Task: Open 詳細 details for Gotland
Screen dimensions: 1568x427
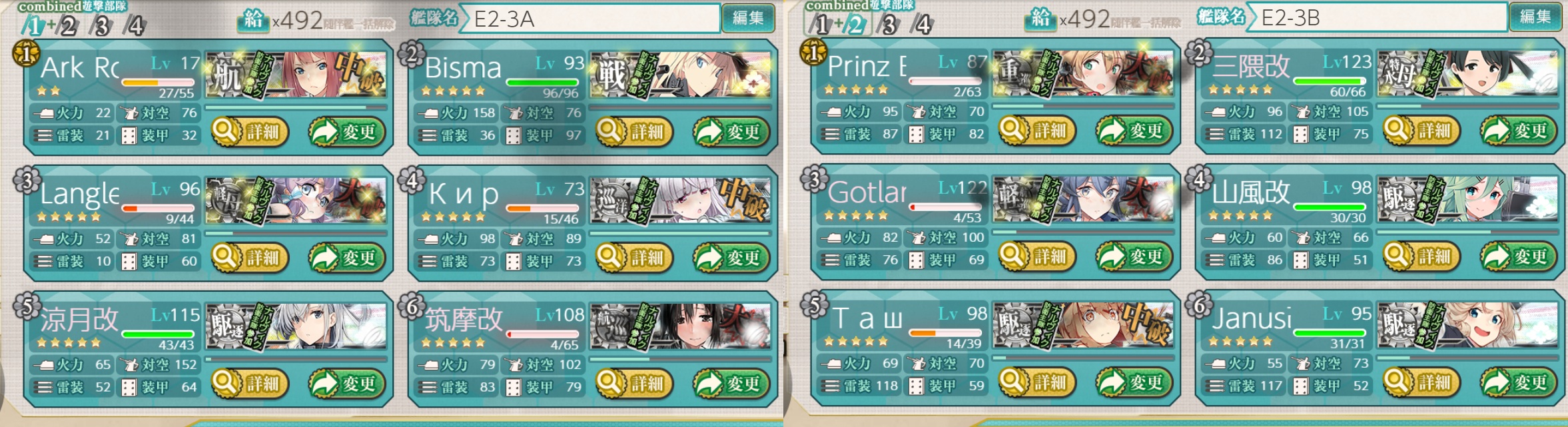Action: coord(1037,256)
